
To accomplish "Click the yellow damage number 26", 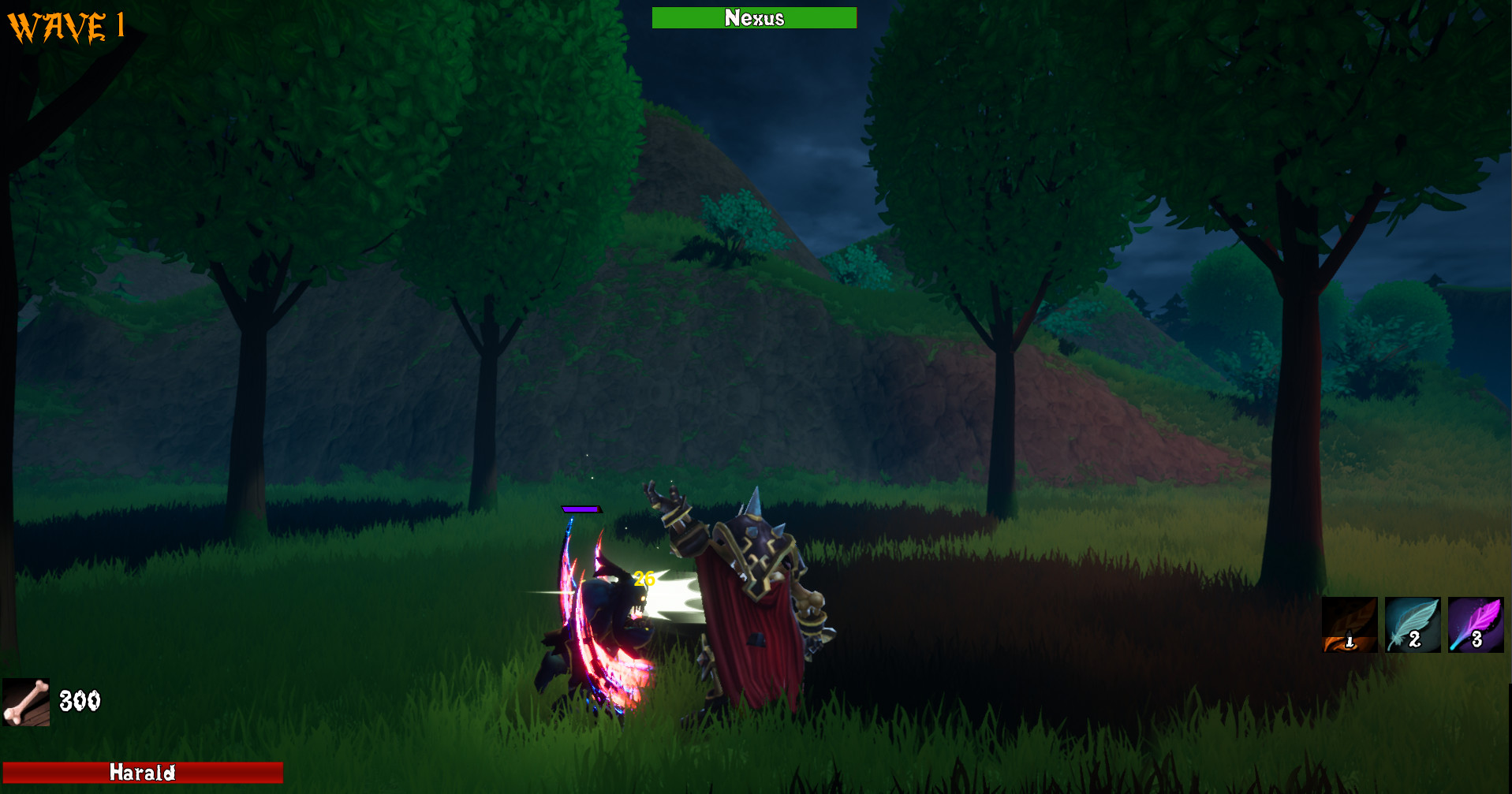I will 644,578.
